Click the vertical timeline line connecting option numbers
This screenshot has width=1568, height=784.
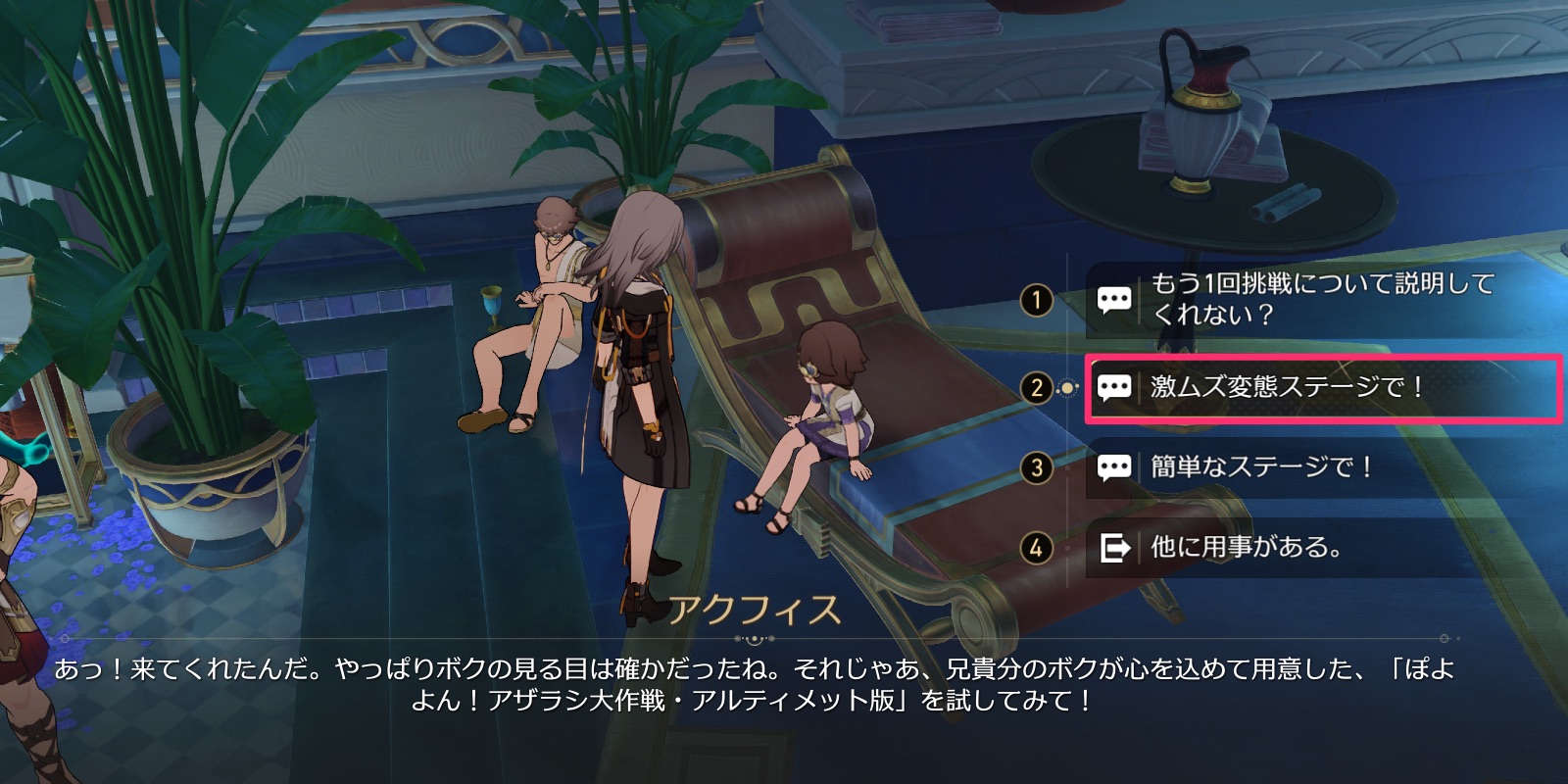[1067, 431]
